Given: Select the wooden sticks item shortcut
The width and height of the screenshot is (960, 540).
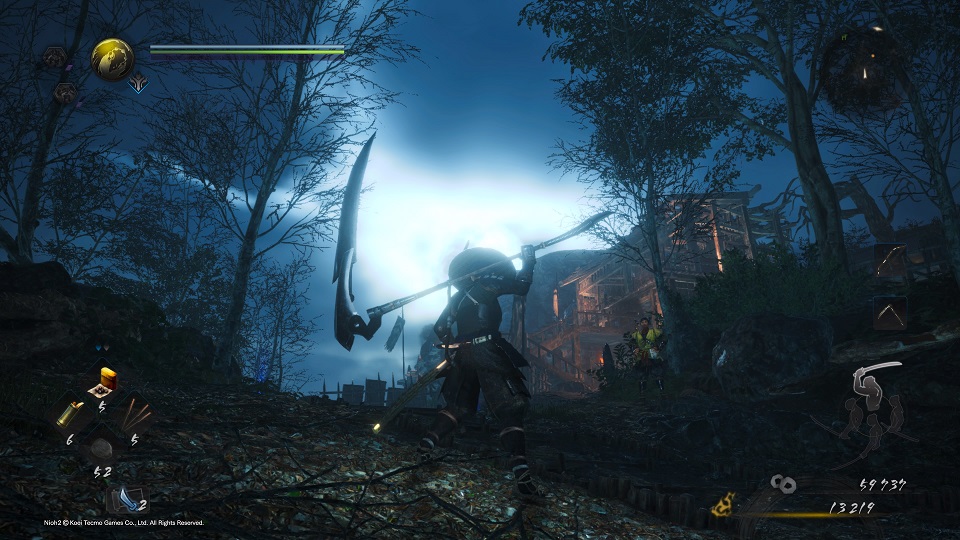Looking at the screenshot, I should (x=134, y=413).
